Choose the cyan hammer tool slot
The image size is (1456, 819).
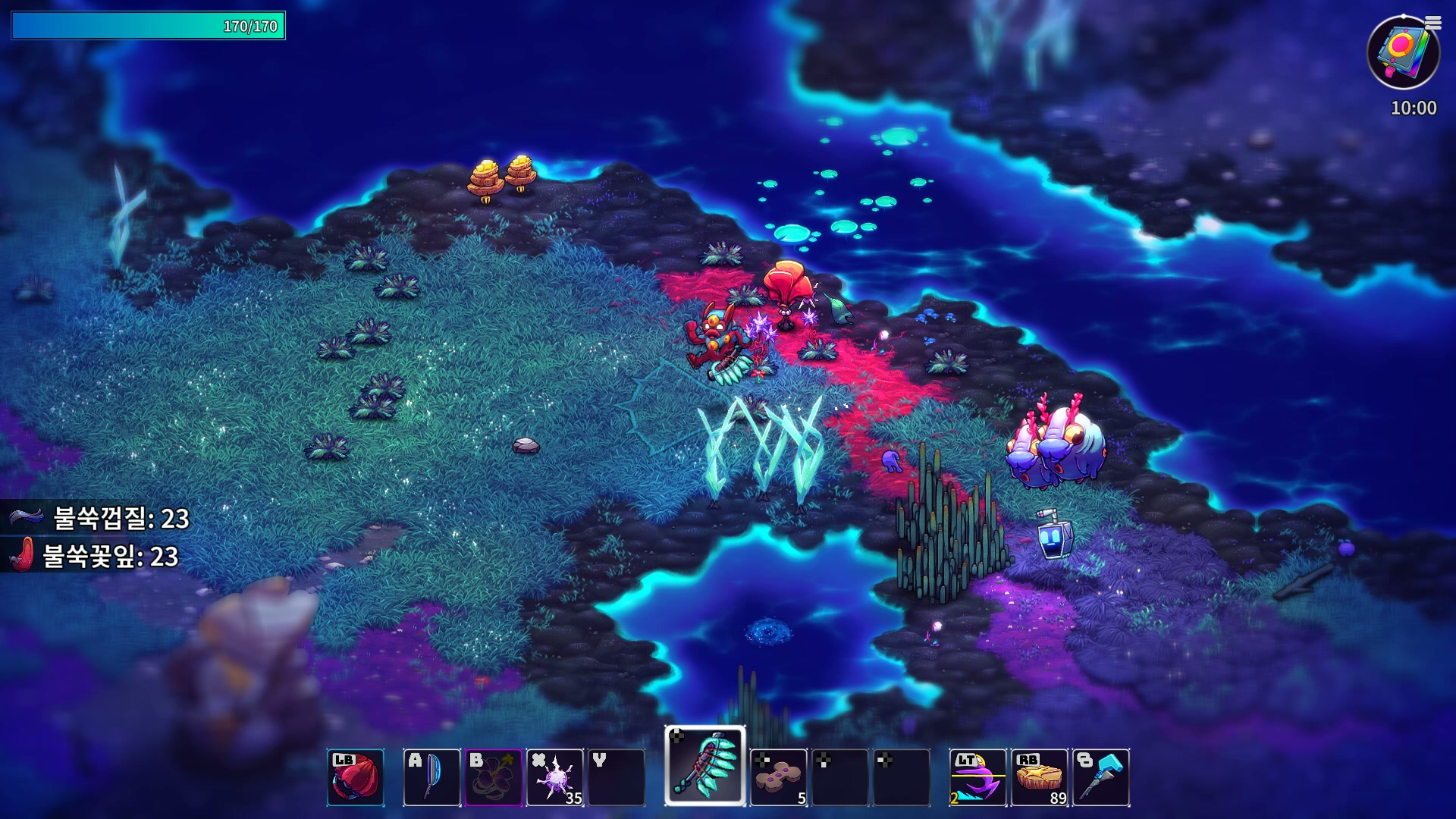coord(1101,777)
